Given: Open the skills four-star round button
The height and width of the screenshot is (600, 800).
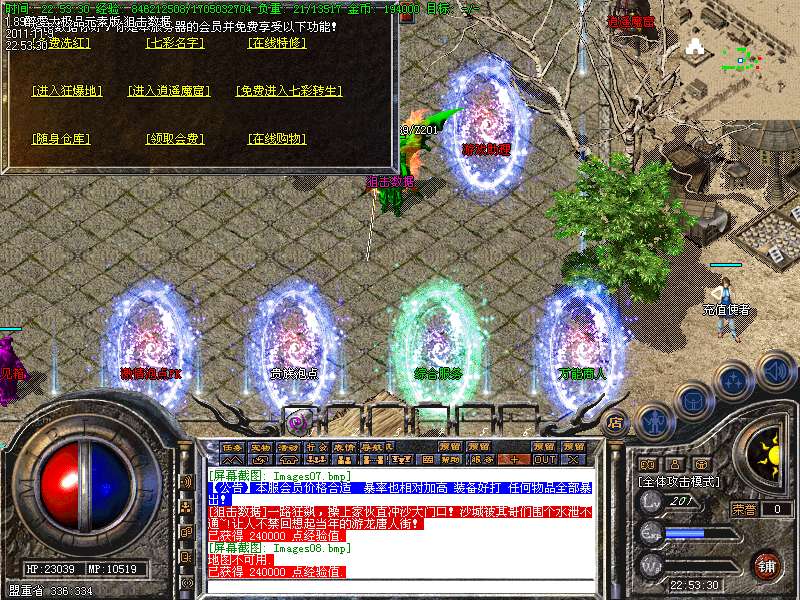Looking at the screenshot, I should click(734, 381).
